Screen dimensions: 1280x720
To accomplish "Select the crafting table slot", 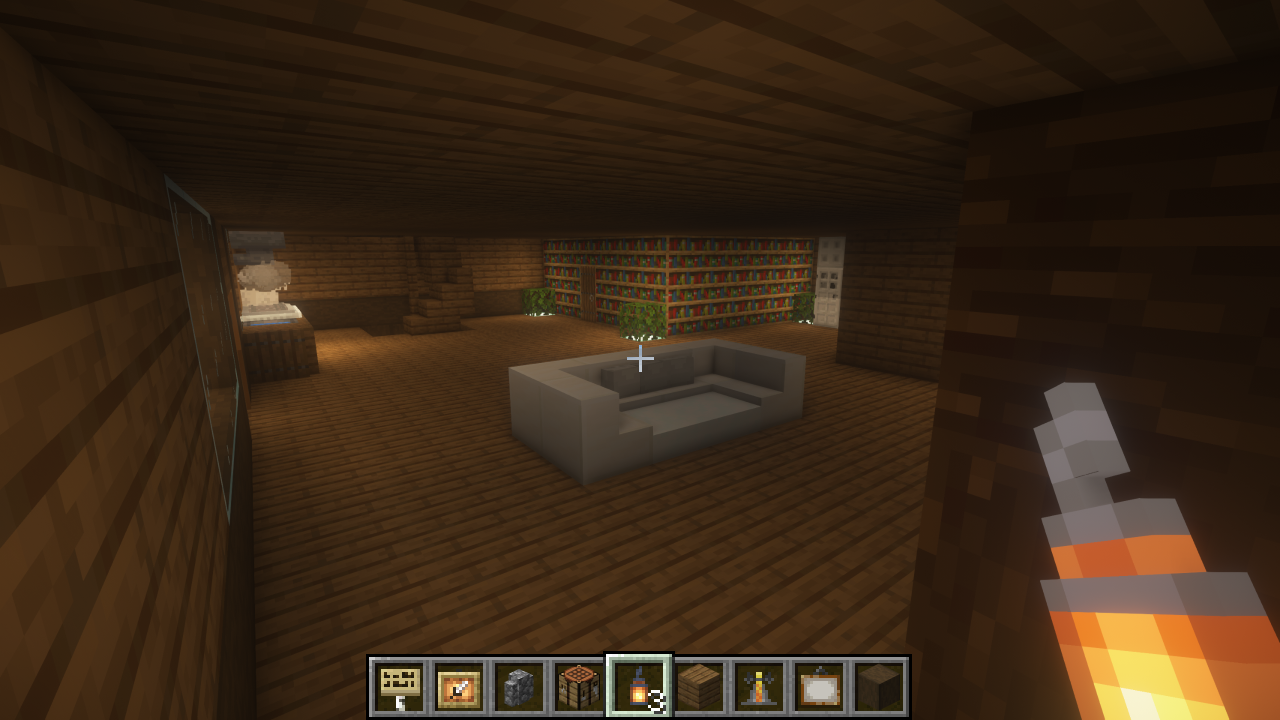I will (x=580, y=687).
